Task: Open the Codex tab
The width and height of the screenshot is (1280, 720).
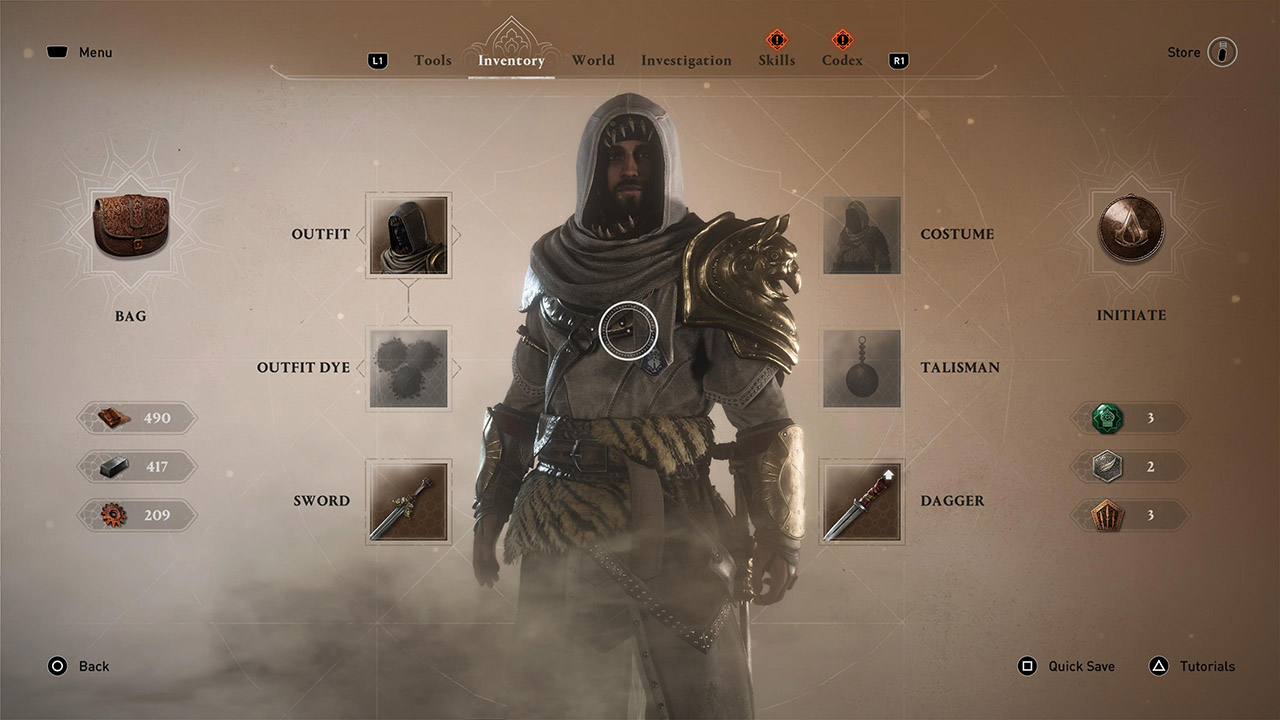Action: pyautogui.click(x=841, y=60)
